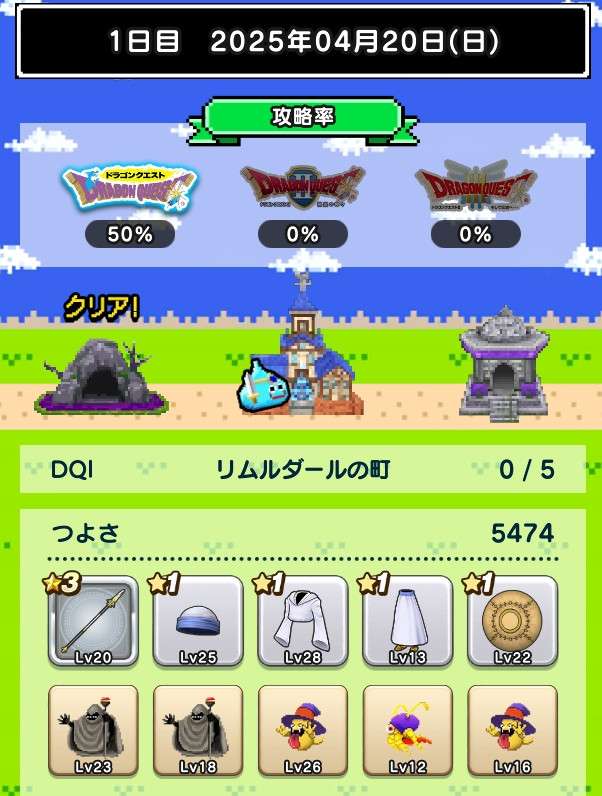
Task: Choose the Dragon Quest III logo
Action: click(476, 190)
